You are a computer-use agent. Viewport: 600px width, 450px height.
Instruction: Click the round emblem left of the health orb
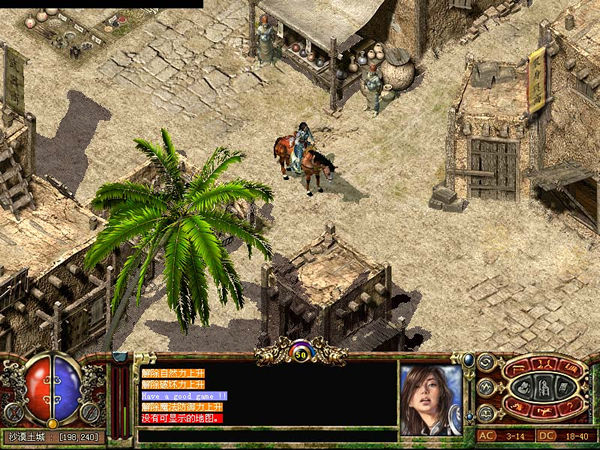14,410
